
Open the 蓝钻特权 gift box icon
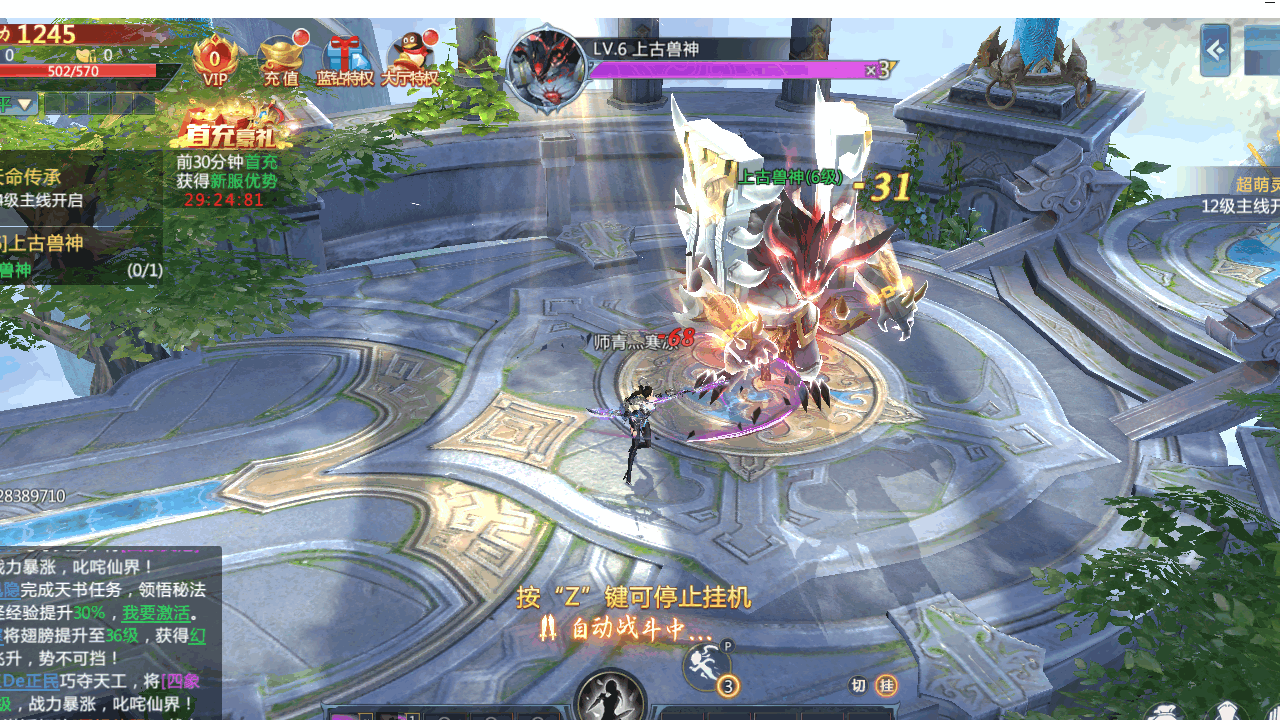coord(346,60)
